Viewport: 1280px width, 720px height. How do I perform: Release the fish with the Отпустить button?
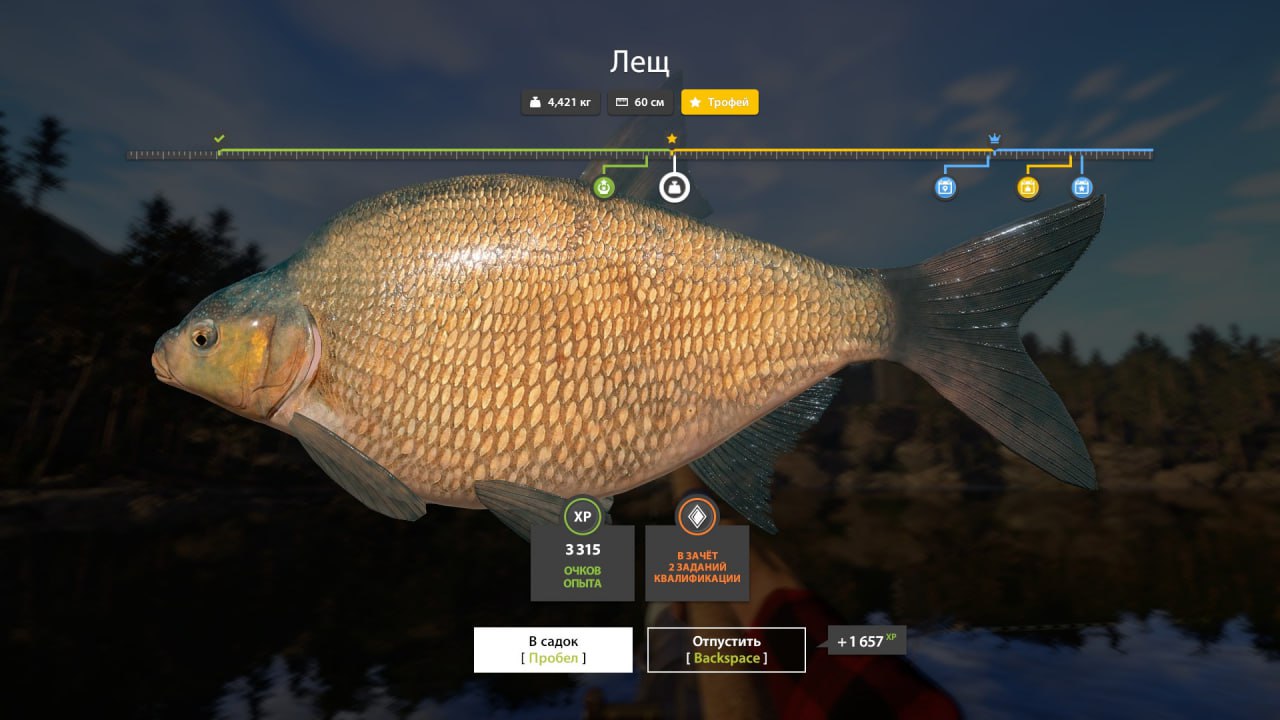[726, 649]
